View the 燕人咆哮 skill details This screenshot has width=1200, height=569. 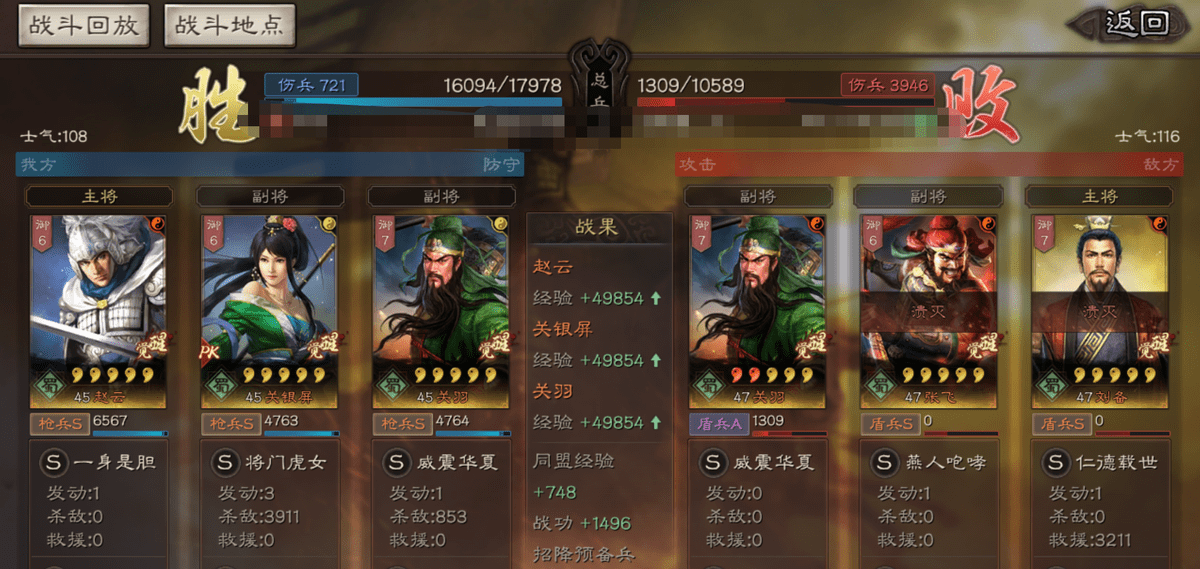point(929,463)
